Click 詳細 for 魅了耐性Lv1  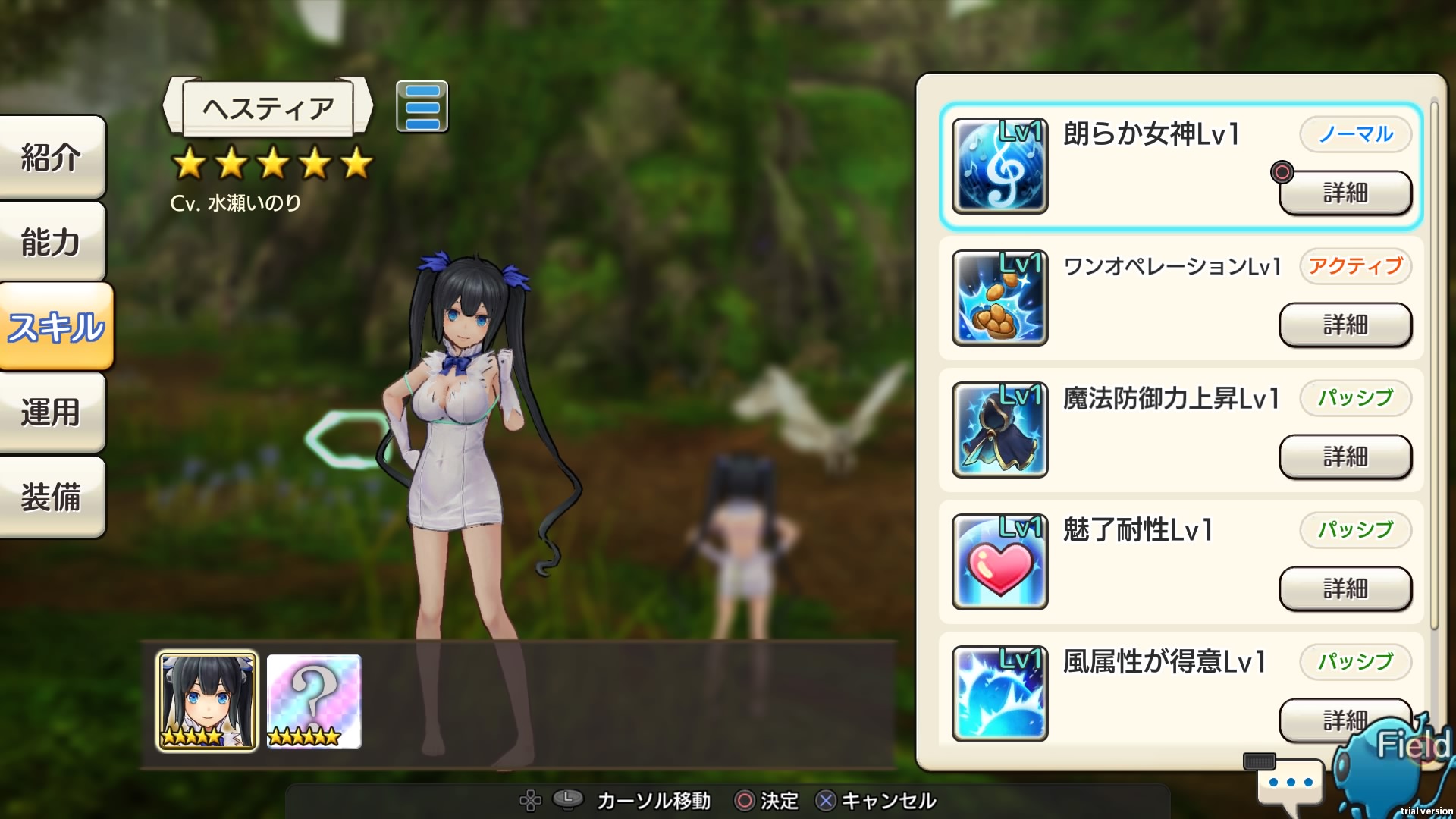(1345, 589)
